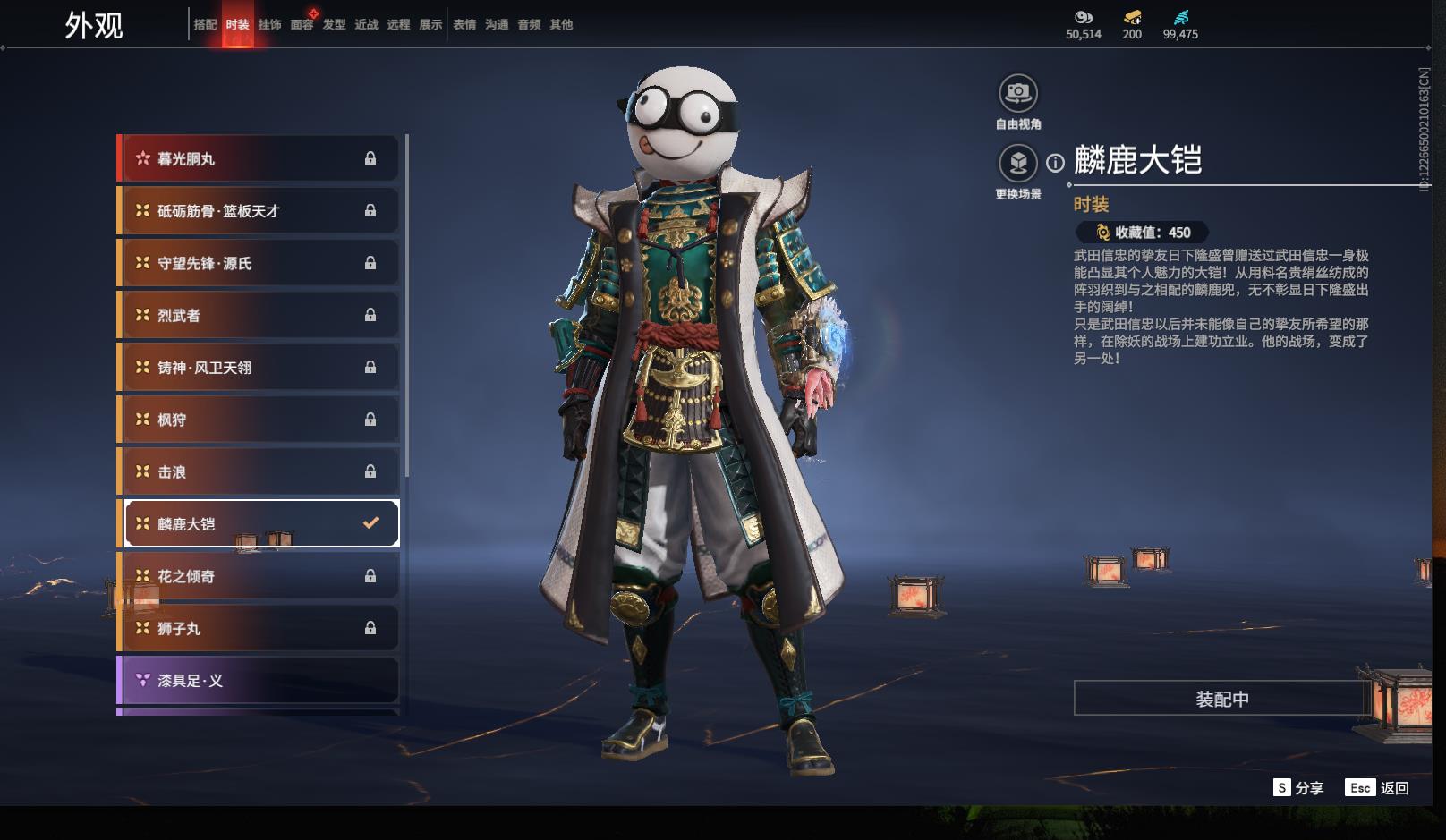Open the 挂饰 accessories tab

point(269,25)
